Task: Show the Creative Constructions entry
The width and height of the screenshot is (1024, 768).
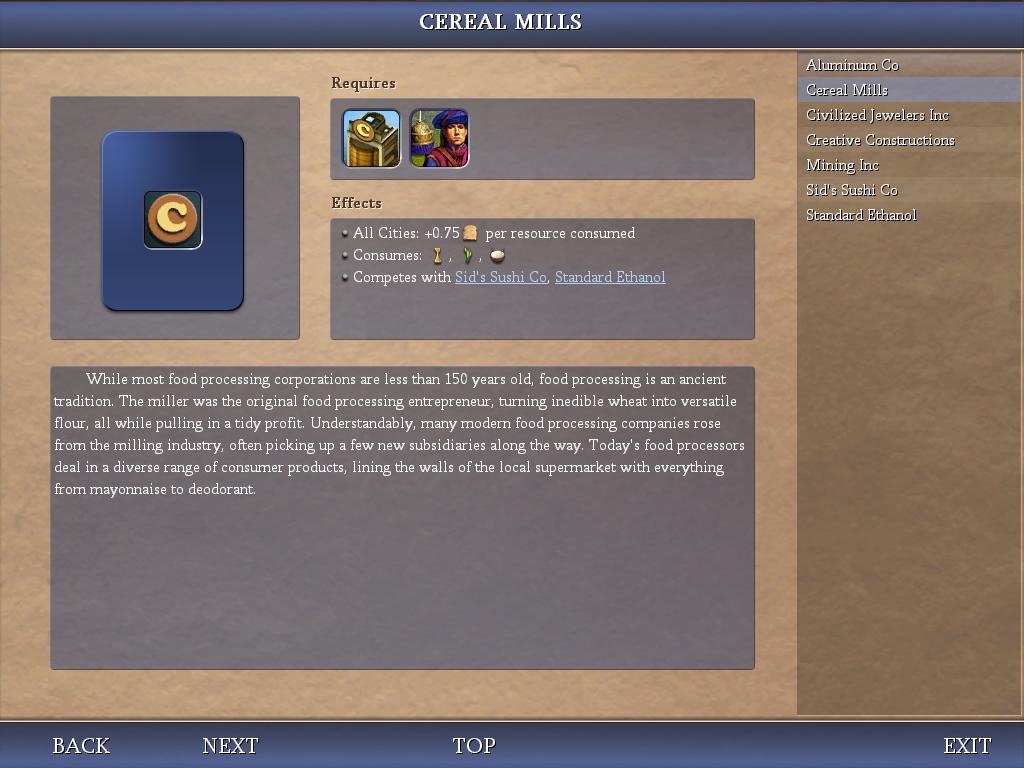Action: coord(880,140)
